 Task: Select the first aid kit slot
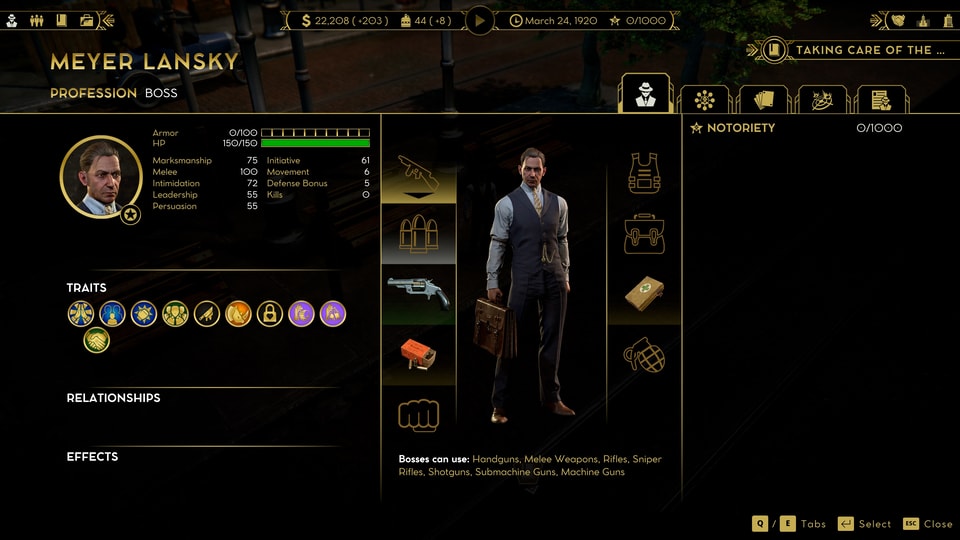(645, 292)
